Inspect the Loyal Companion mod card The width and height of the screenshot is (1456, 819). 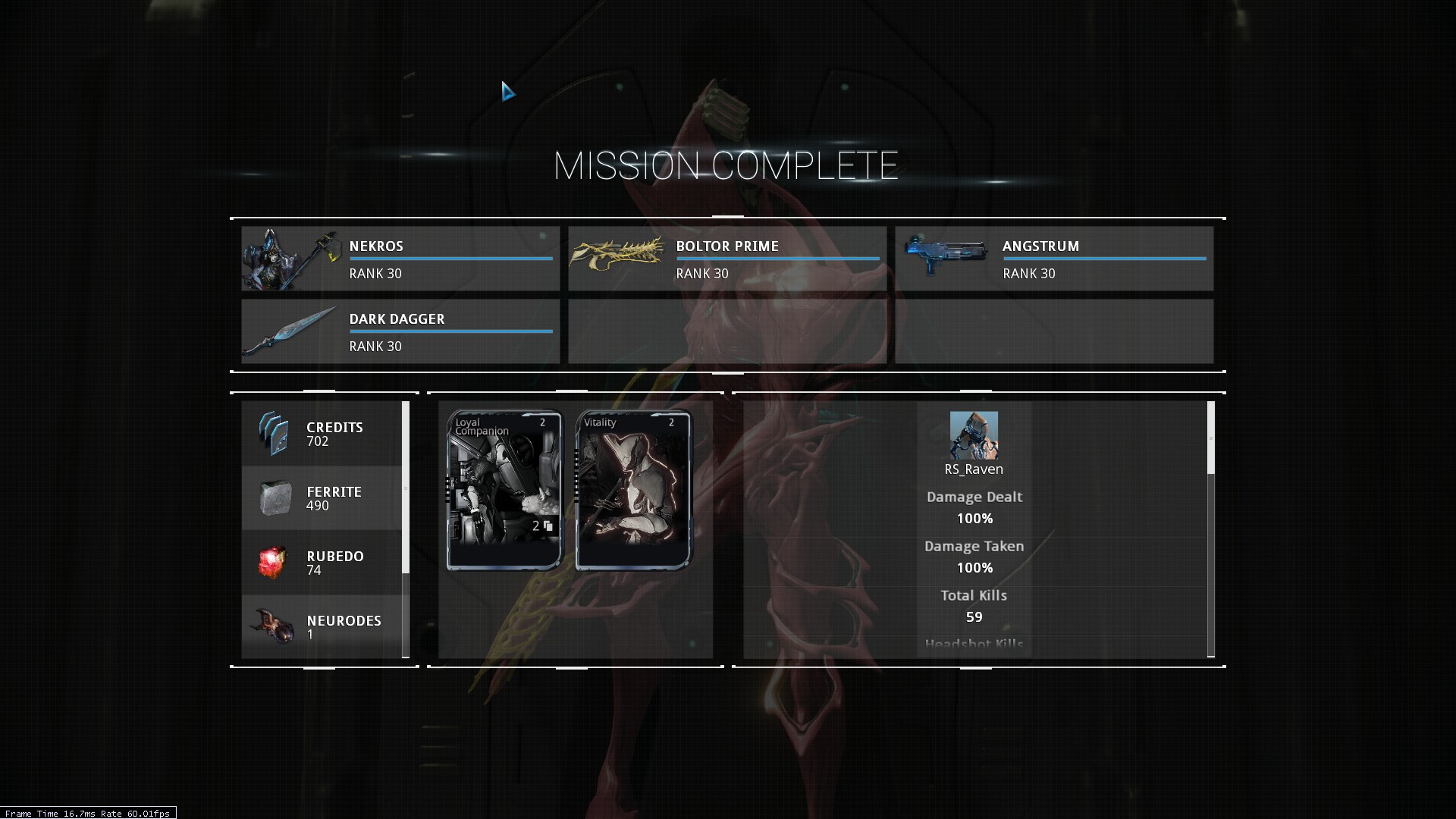(x=505, y=490)
